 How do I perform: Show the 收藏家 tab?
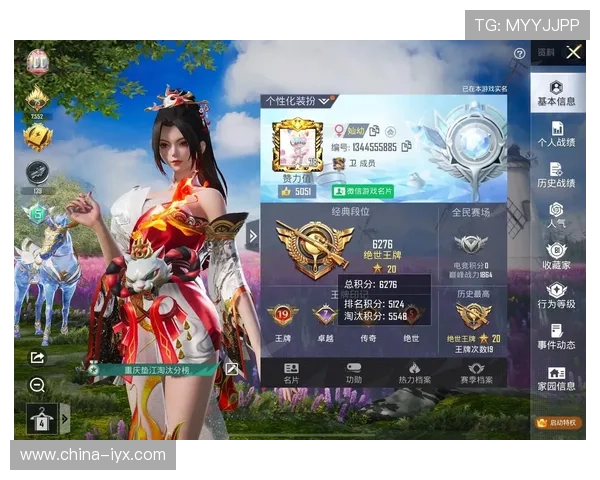point(556,256)
